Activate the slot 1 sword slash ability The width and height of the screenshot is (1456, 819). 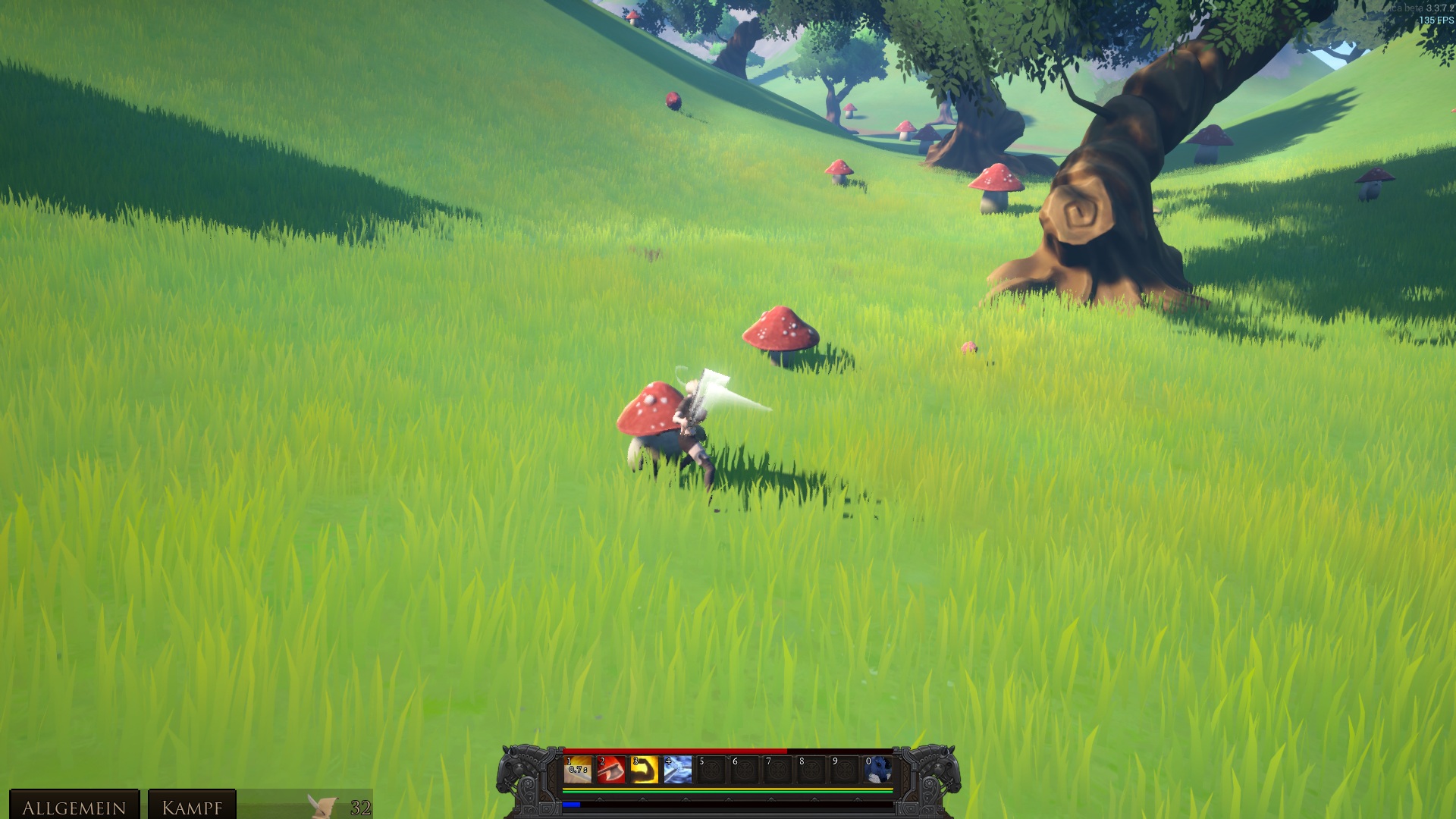[578, 770]
